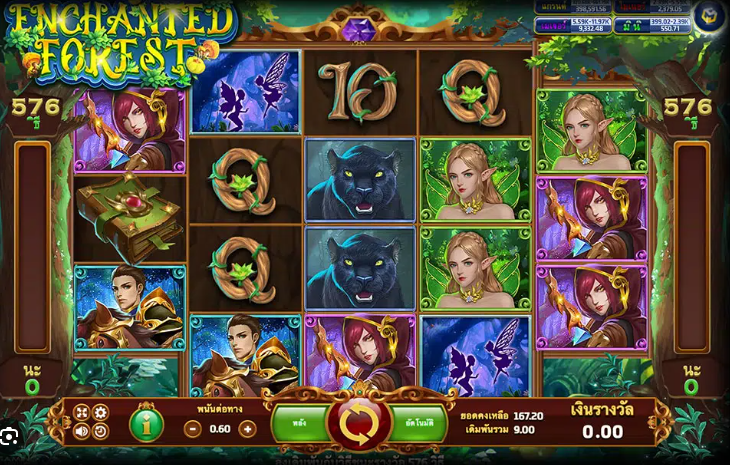This screenshot has height=465, width=730.
Task: Click the gold cube icon in top corner
Action: click(708, 17)
